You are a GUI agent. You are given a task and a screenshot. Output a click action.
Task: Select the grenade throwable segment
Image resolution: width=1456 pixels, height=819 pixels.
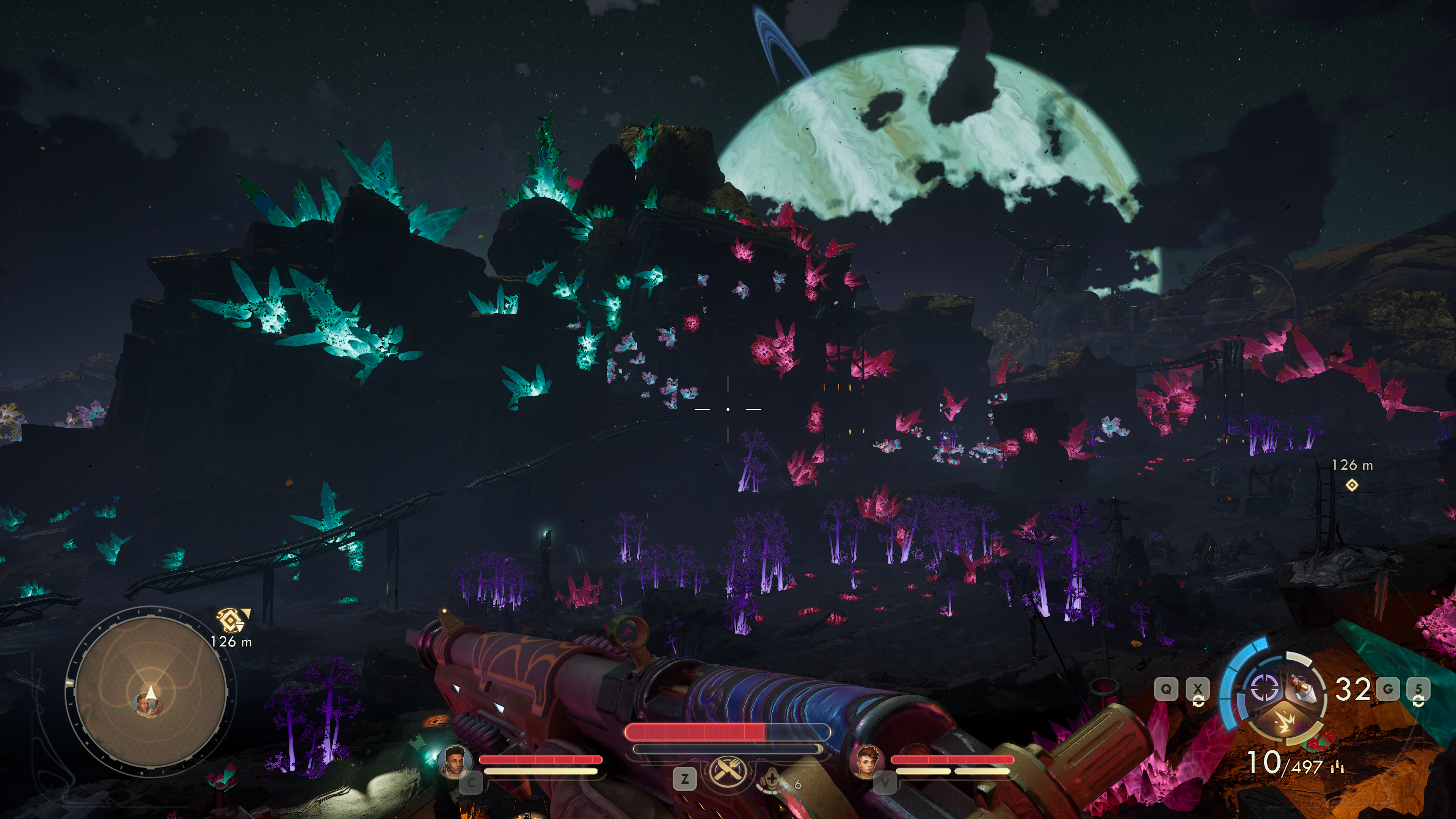[1304, 690]
